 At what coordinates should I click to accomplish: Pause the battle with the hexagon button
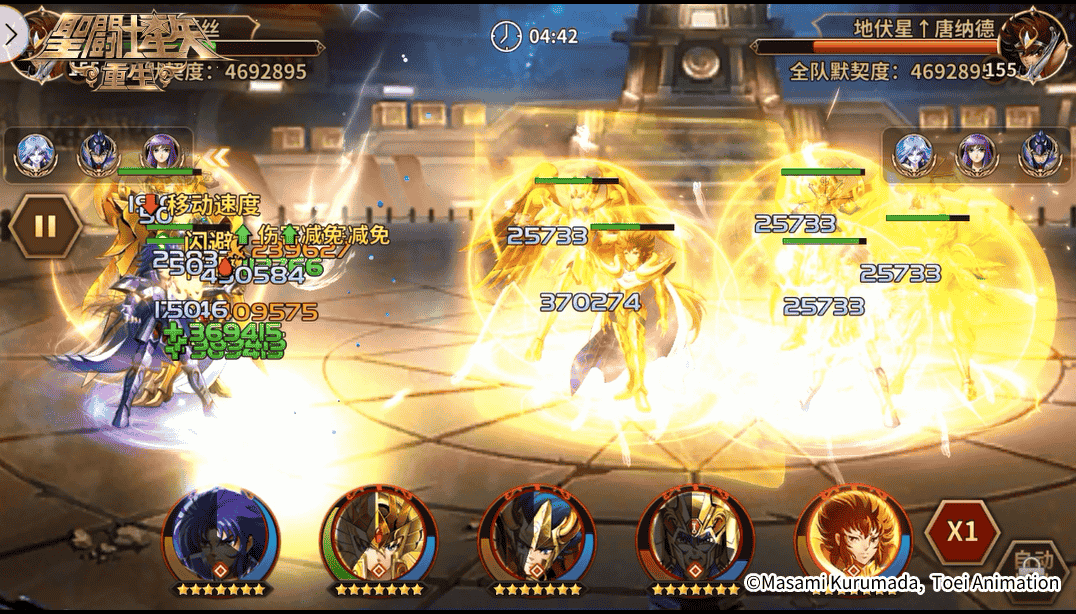point(45,226)
